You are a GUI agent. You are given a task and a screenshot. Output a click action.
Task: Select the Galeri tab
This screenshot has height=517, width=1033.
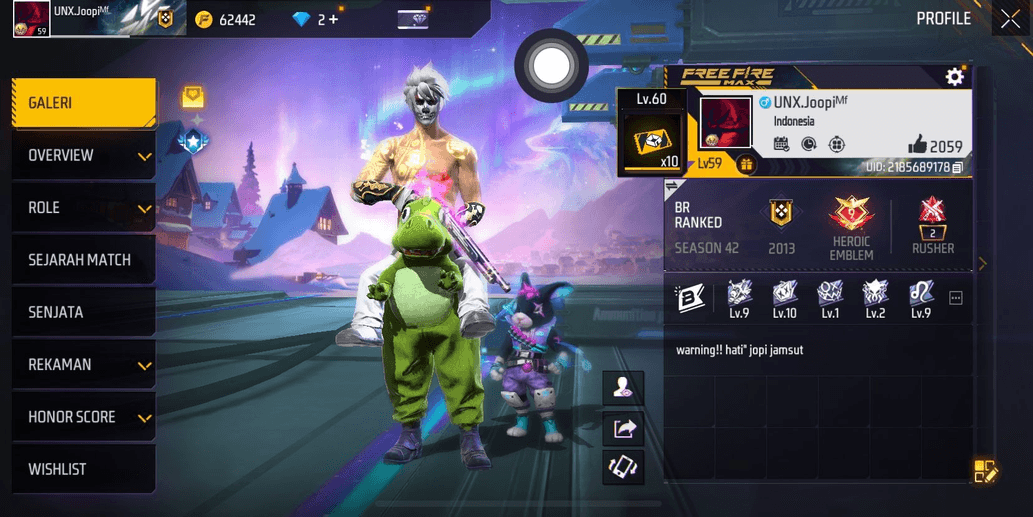(84, 103)
